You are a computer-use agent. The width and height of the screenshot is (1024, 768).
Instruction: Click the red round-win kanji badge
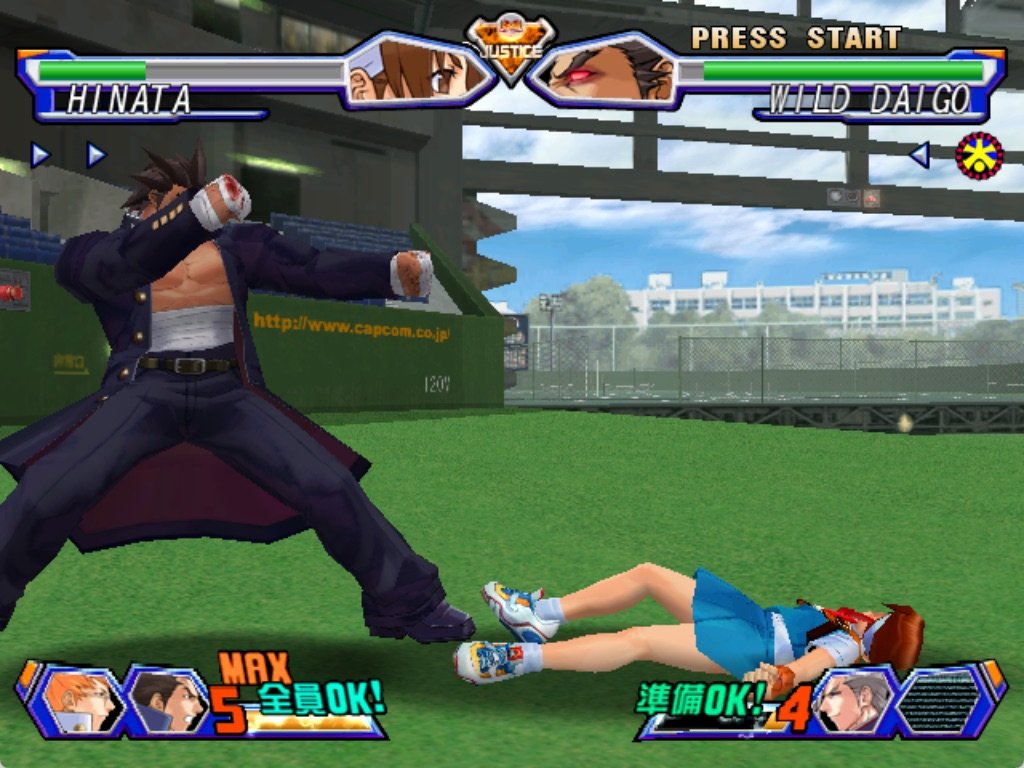pyautogui.click(x=978, y=155)
